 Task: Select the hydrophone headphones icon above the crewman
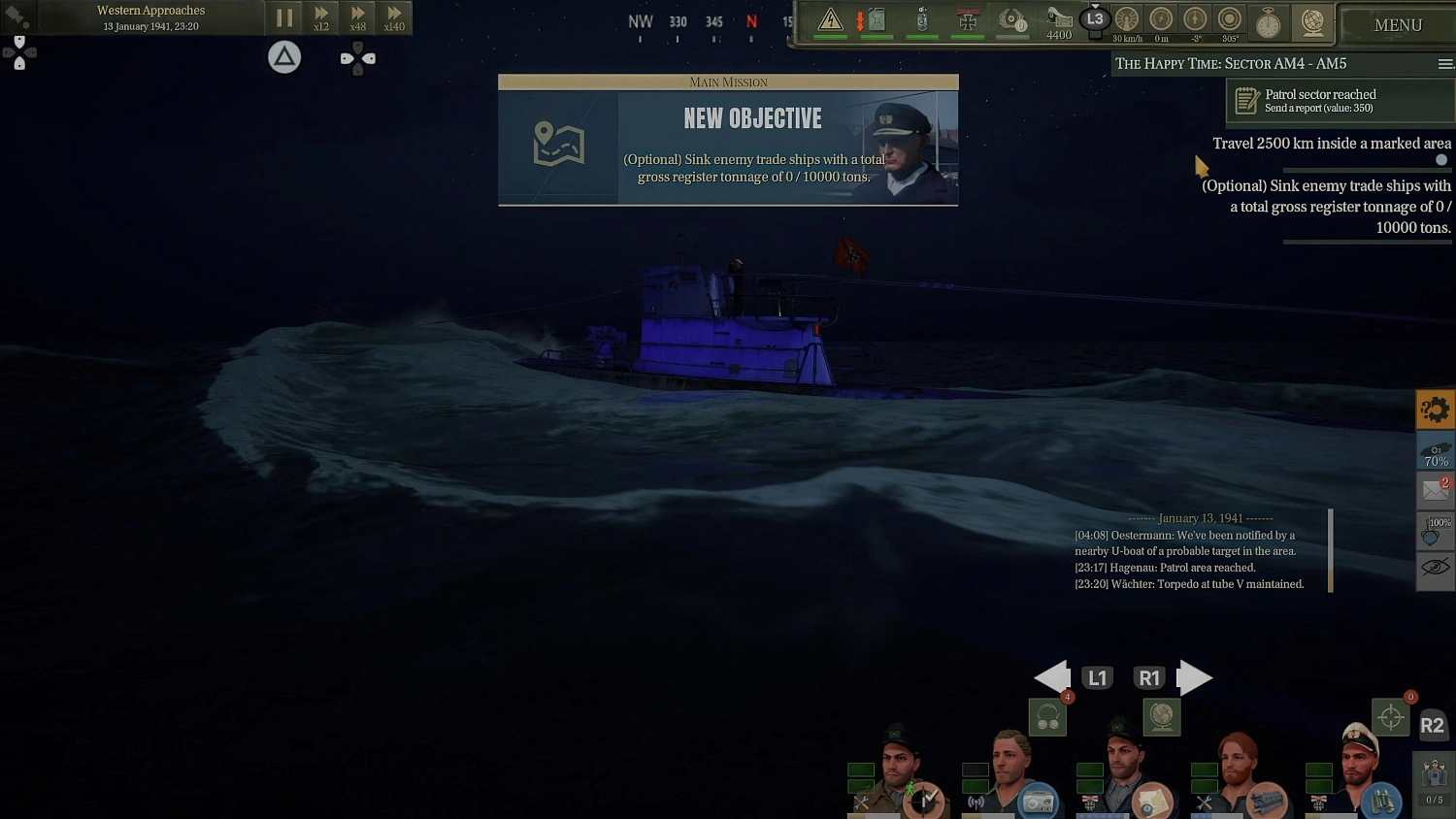(x=1046, y=717)
